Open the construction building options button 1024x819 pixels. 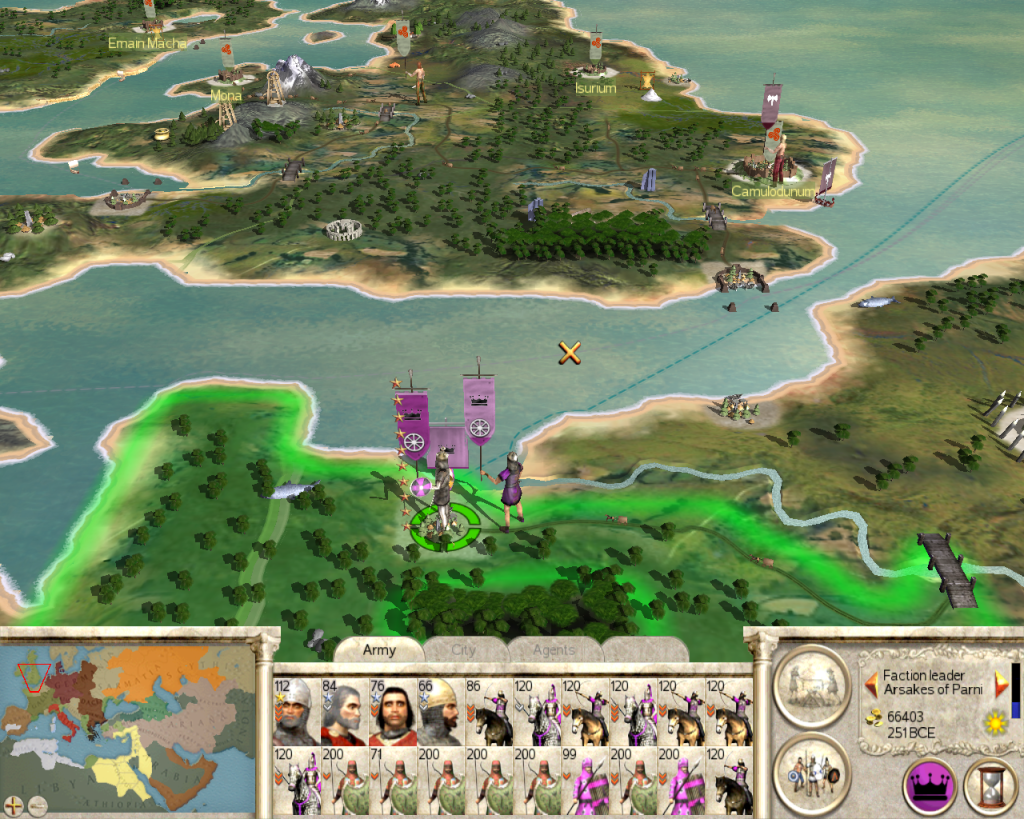click(x=811, y=685)
